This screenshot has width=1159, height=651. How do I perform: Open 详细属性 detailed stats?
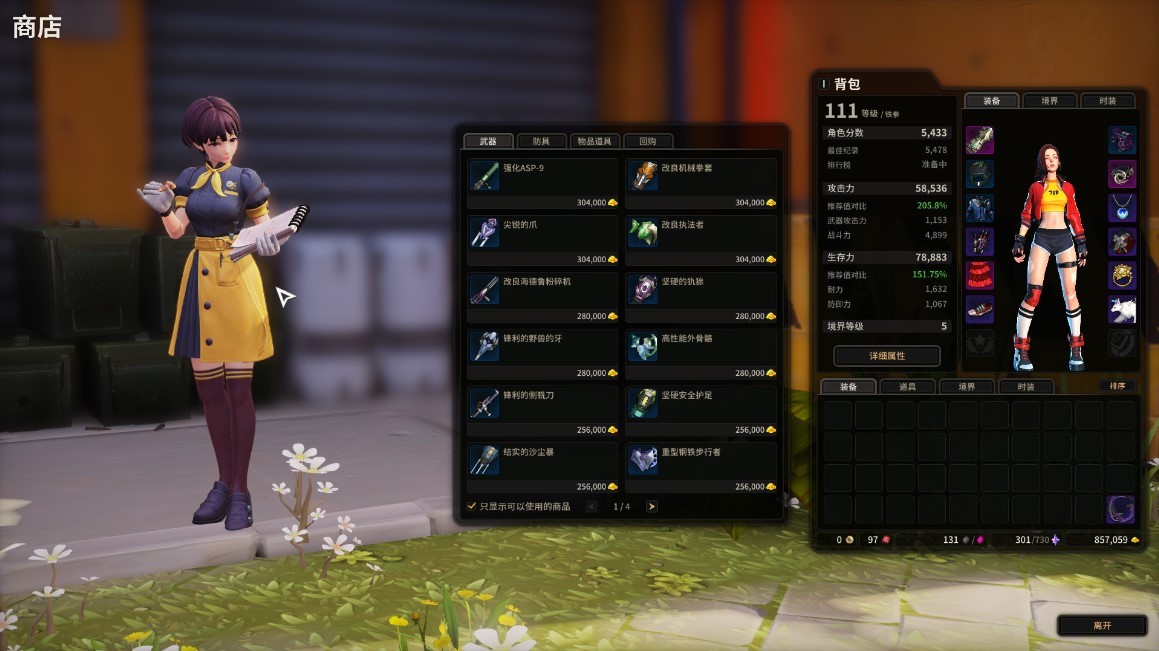(886, 356)
